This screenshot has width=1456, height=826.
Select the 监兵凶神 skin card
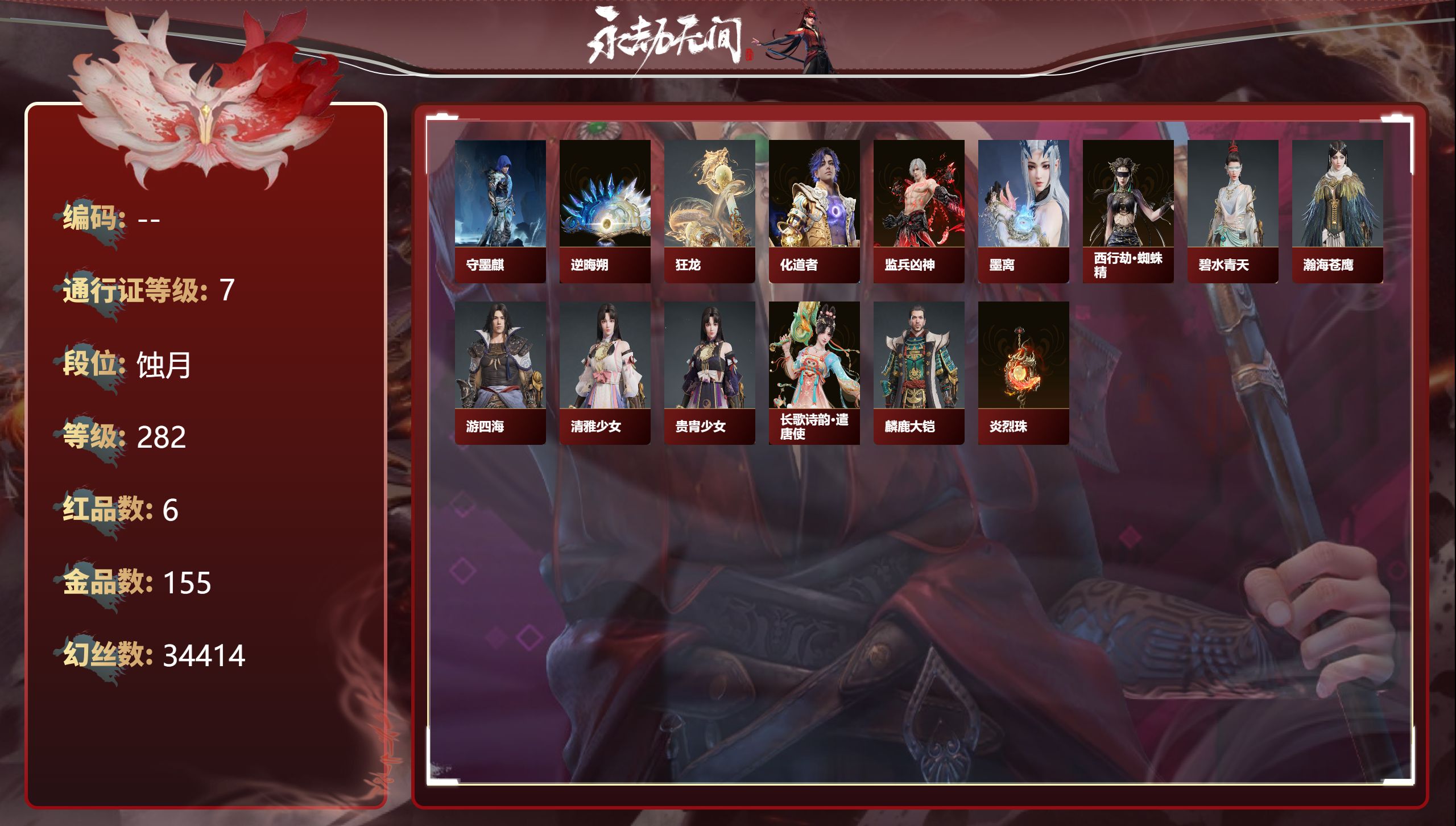point(919,211)
